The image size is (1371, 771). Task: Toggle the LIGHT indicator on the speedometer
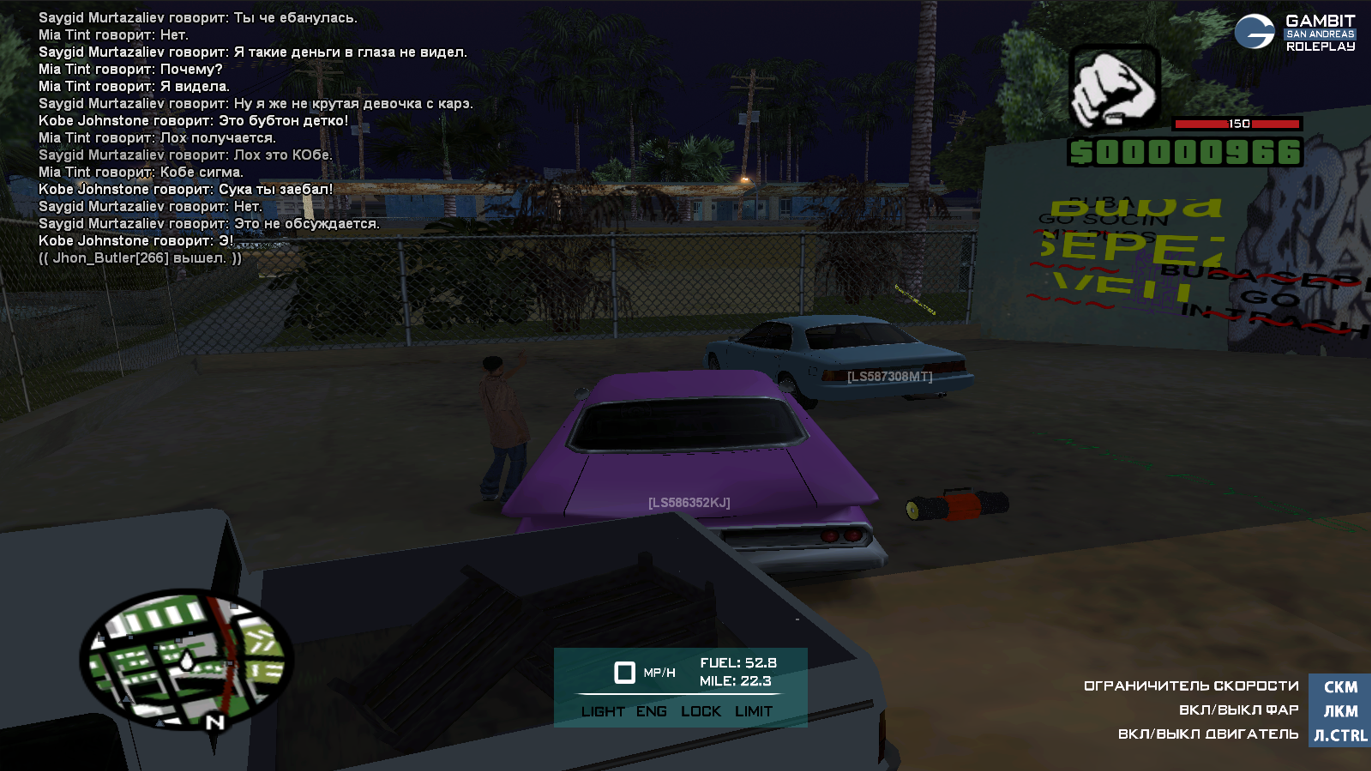(603, 711)
